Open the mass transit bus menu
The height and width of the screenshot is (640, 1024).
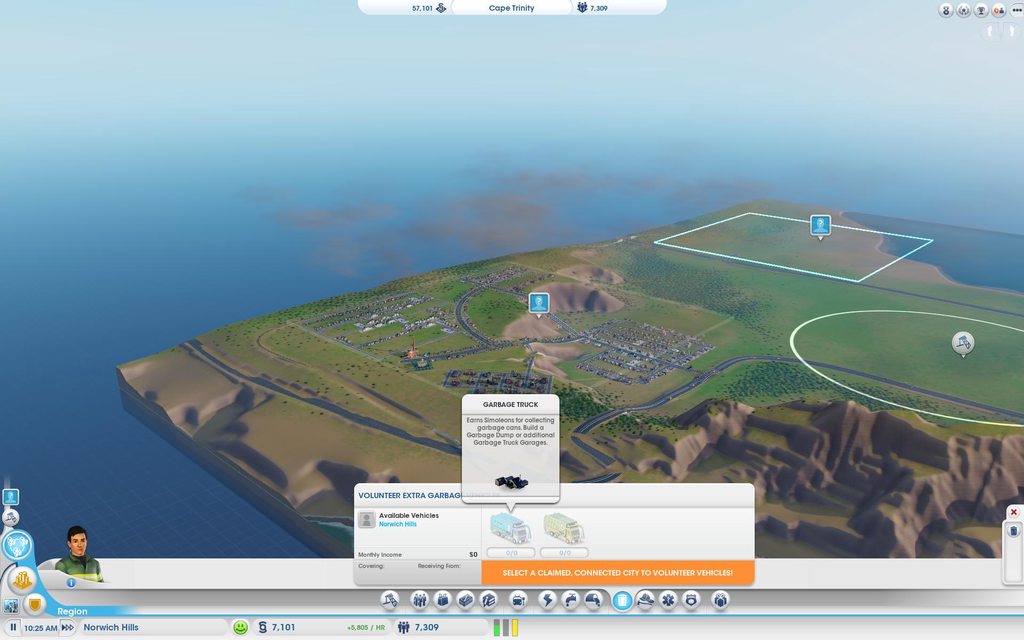pos(518,600)
